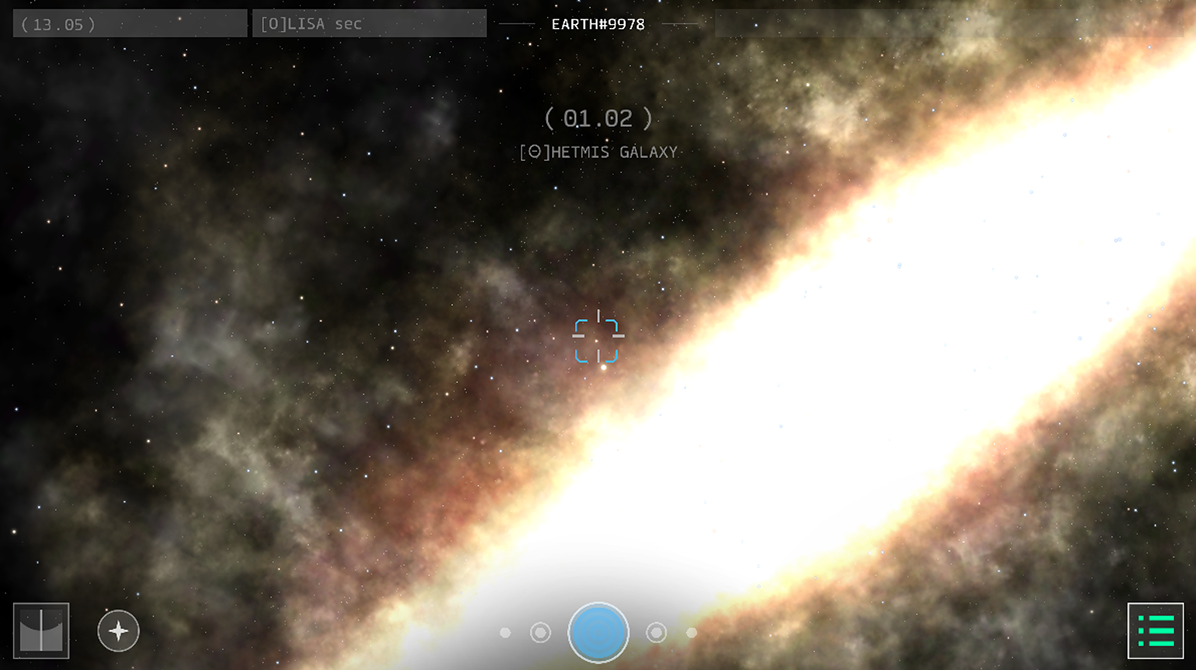The image size is (1196, 670).
Task: Click the four-pointed star icon
Action: tap(118, 631)
